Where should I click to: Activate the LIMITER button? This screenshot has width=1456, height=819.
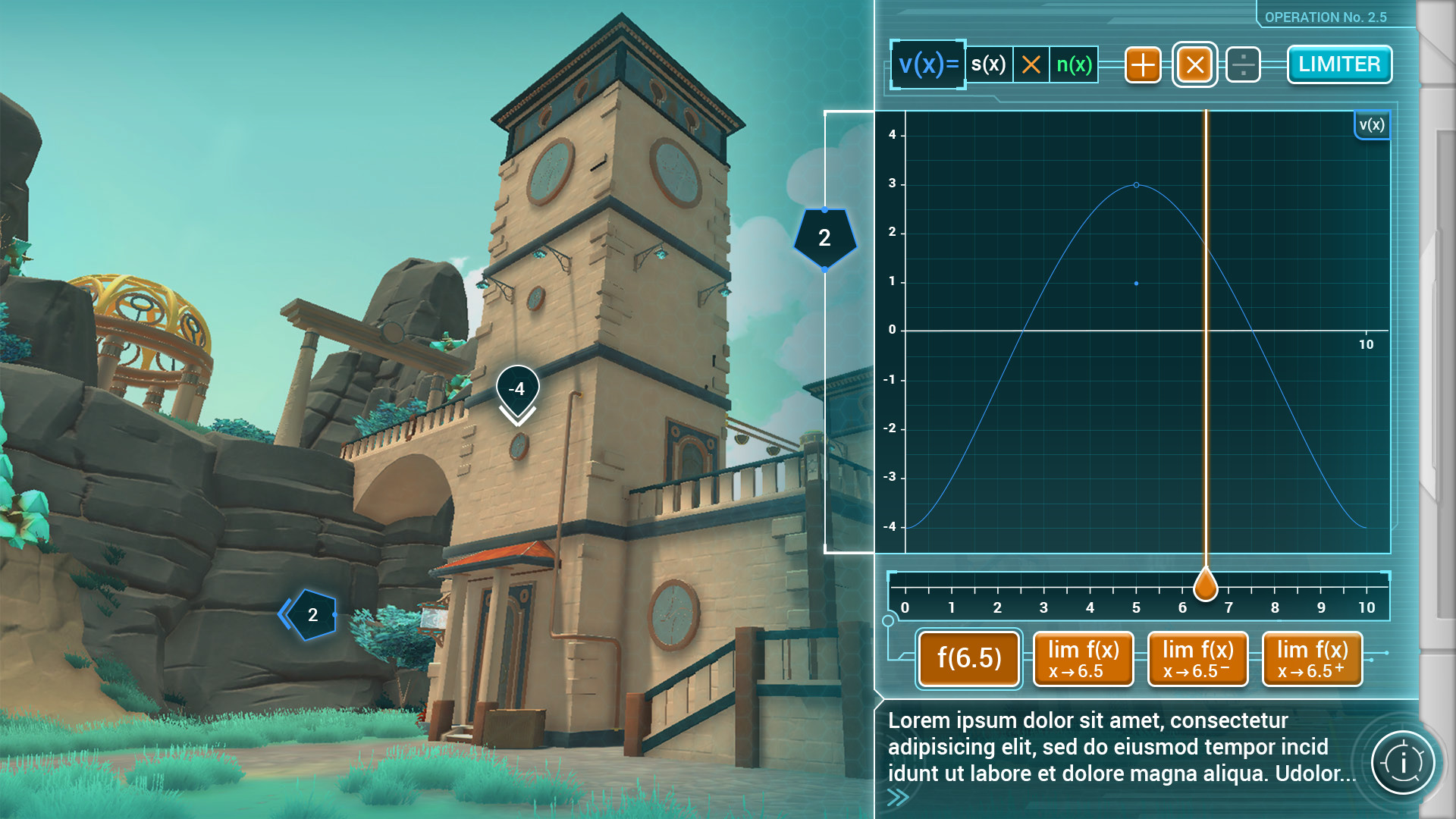tap(1339, 64)
